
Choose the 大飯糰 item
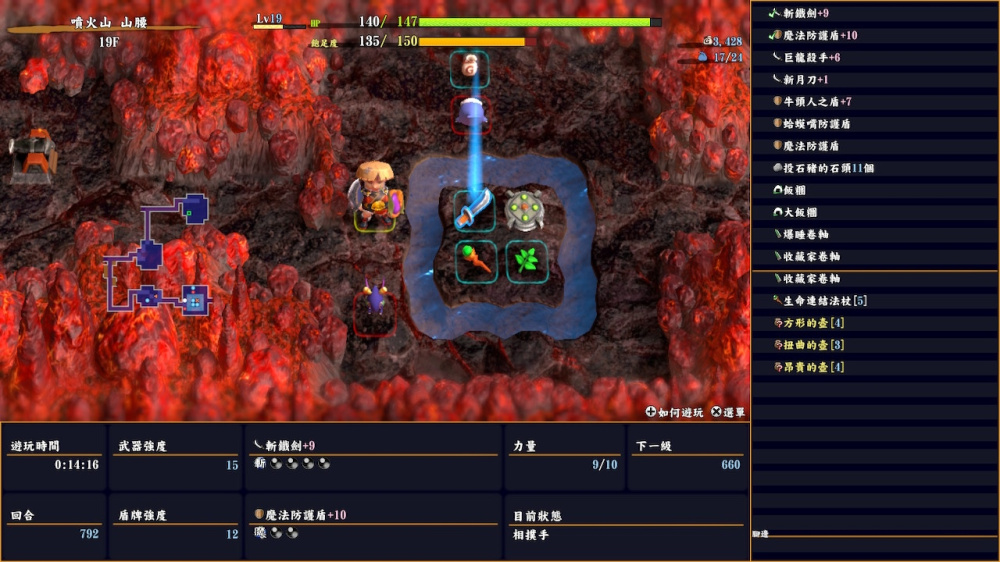click(802, 212)
